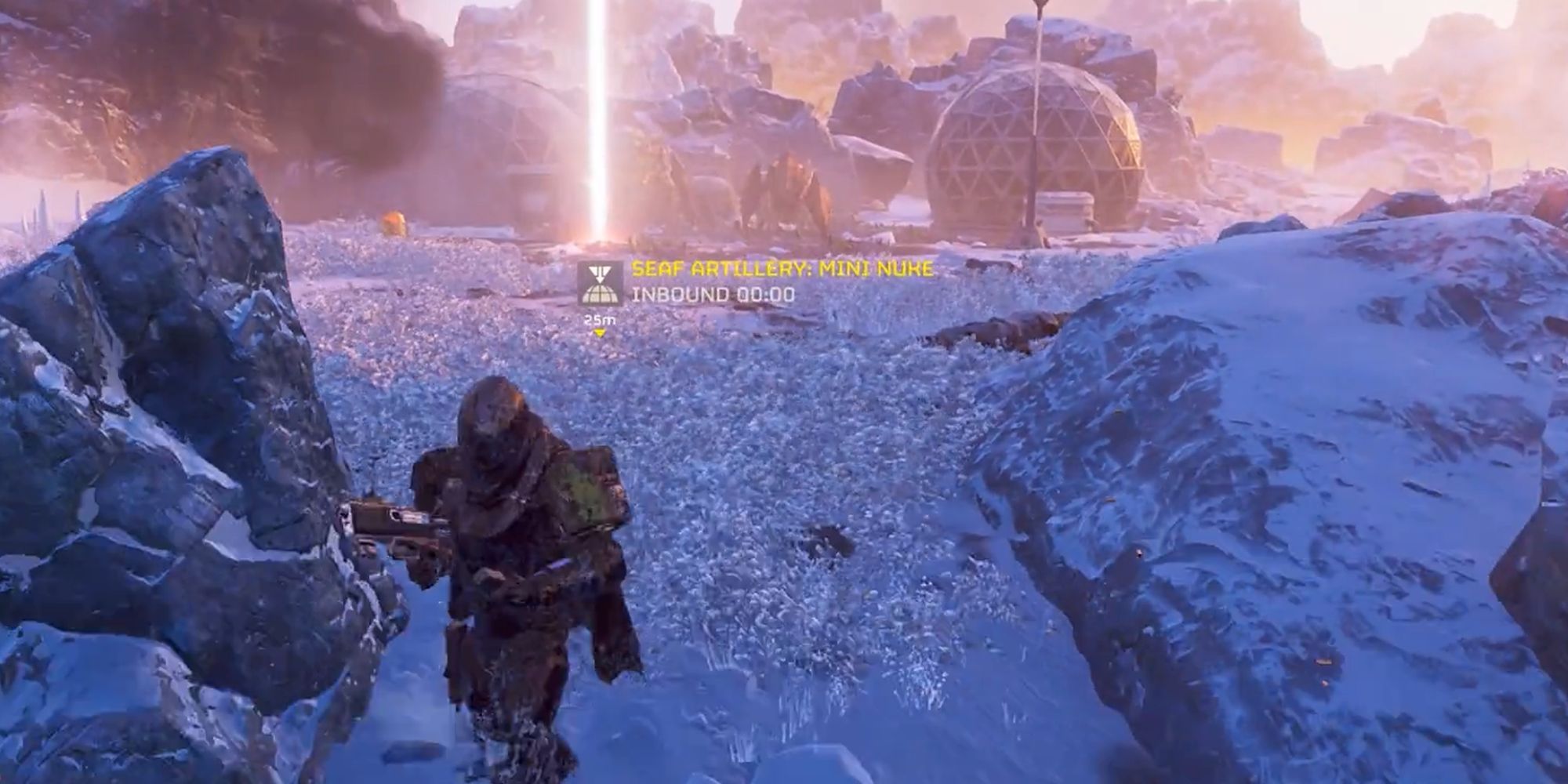Select the orbital drop arrow icon
The image size is (1568, 784).
[x=600, y=273]
